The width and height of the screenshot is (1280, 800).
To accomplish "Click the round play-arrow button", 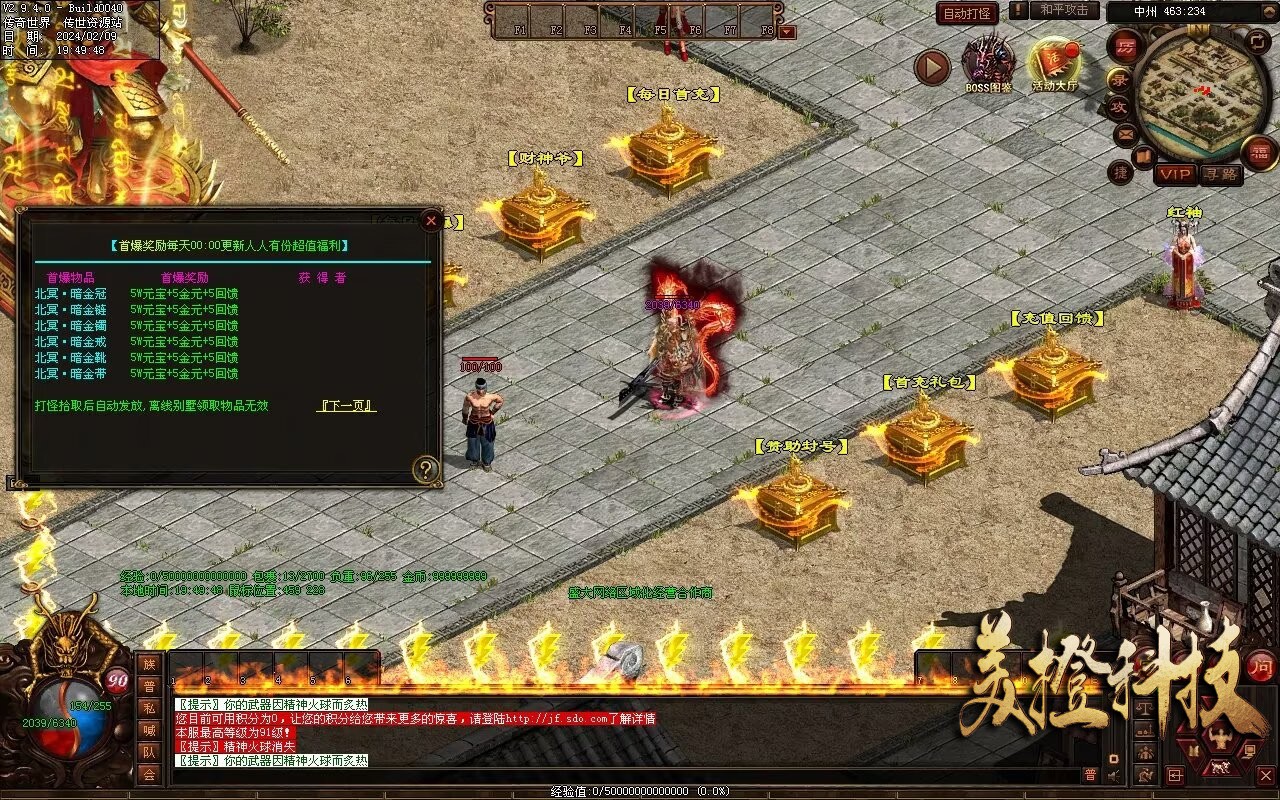I will pyautogui.click(x=932, y=67).
